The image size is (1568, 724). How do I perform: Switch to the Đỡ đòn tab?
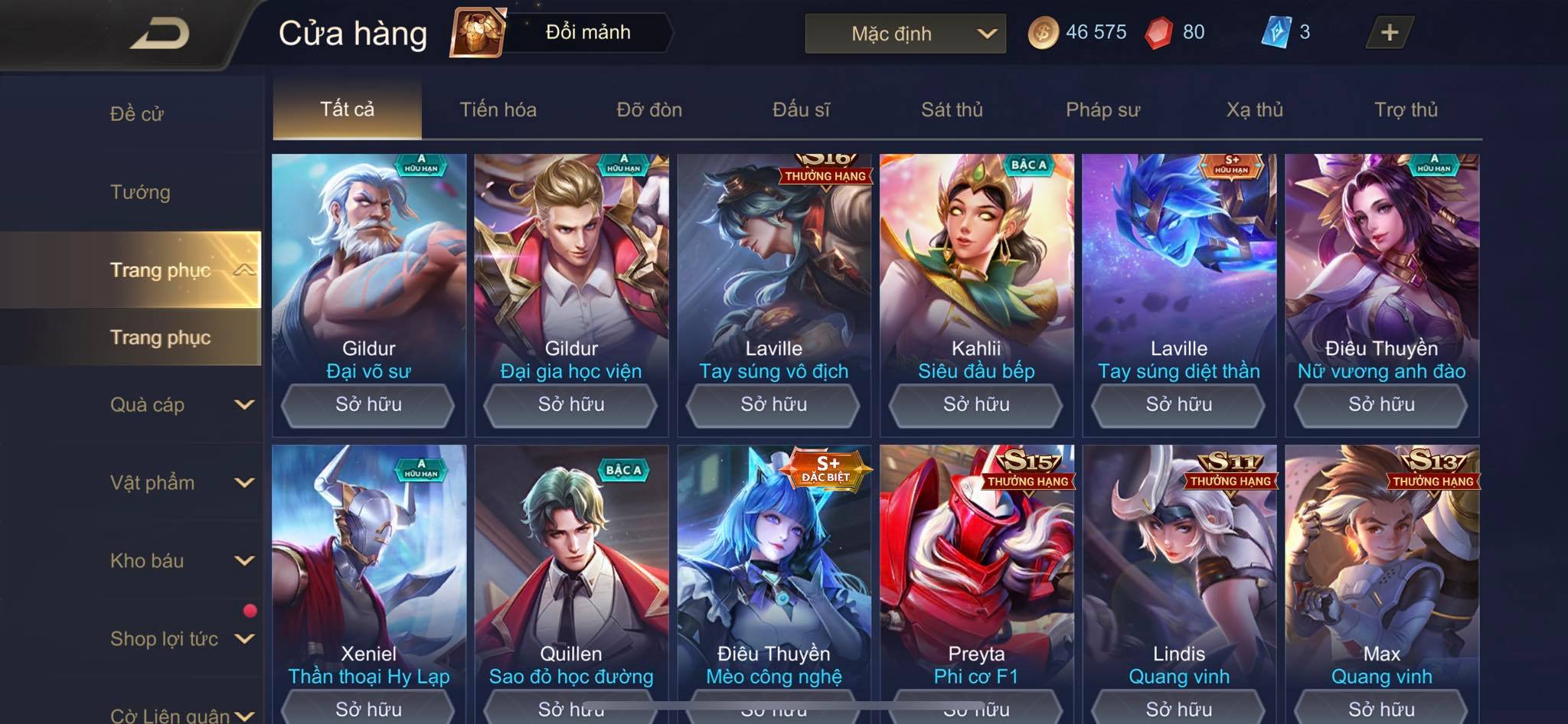pos(649,109)
